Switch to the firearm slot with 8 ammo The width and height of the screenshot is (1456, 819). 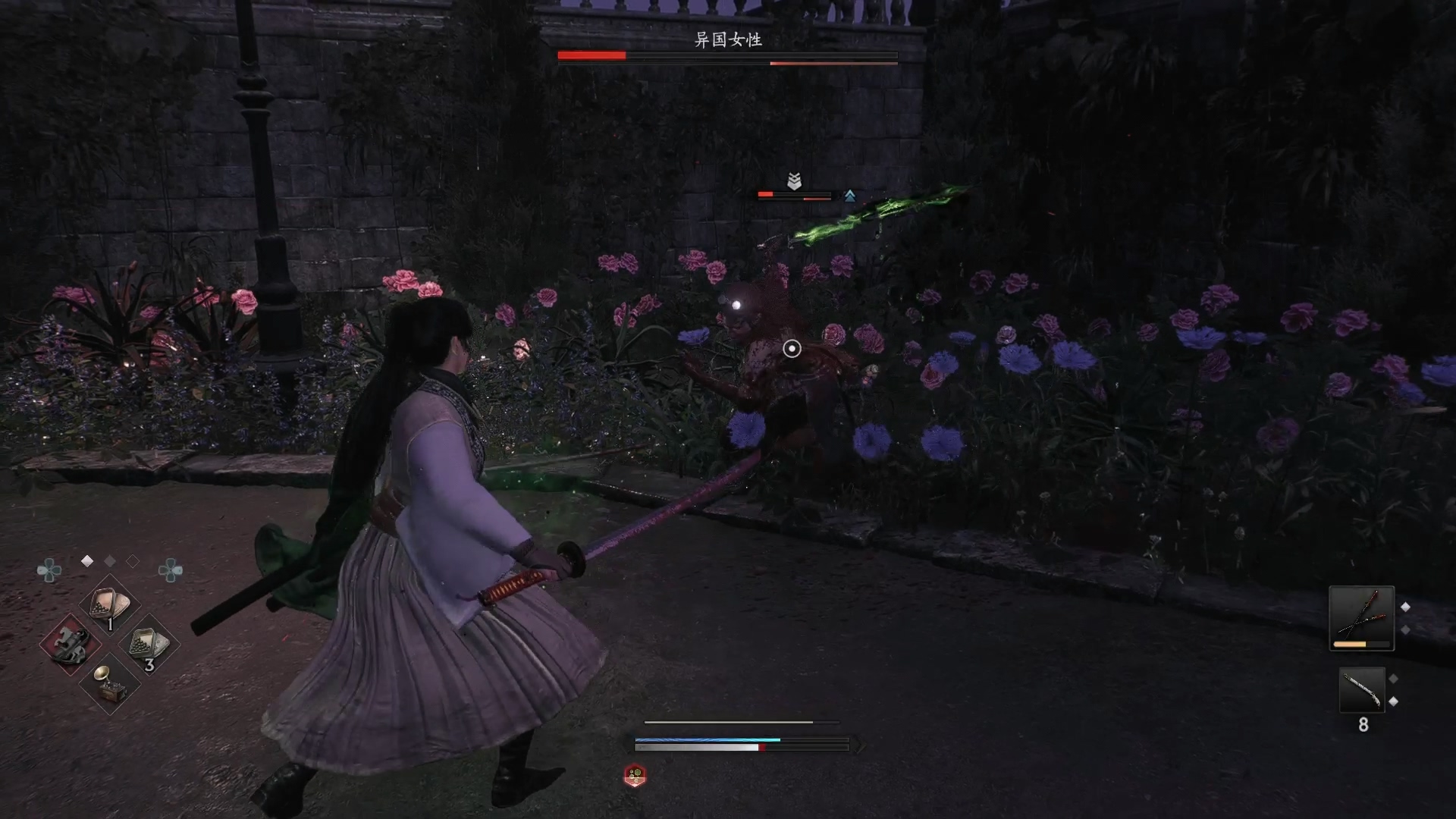[1362, 690]
